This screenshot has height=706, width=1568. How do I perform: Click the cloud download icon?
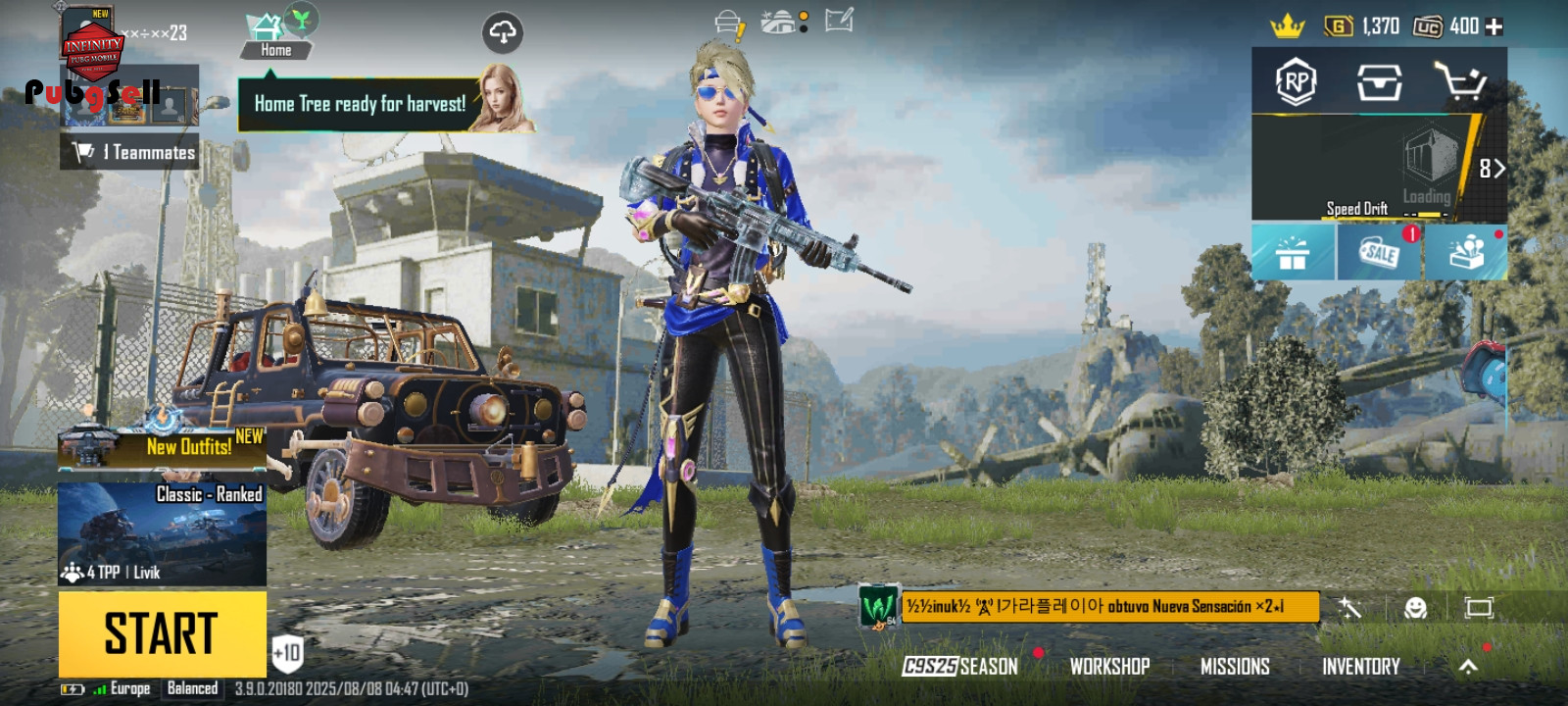tap(503, 33)
